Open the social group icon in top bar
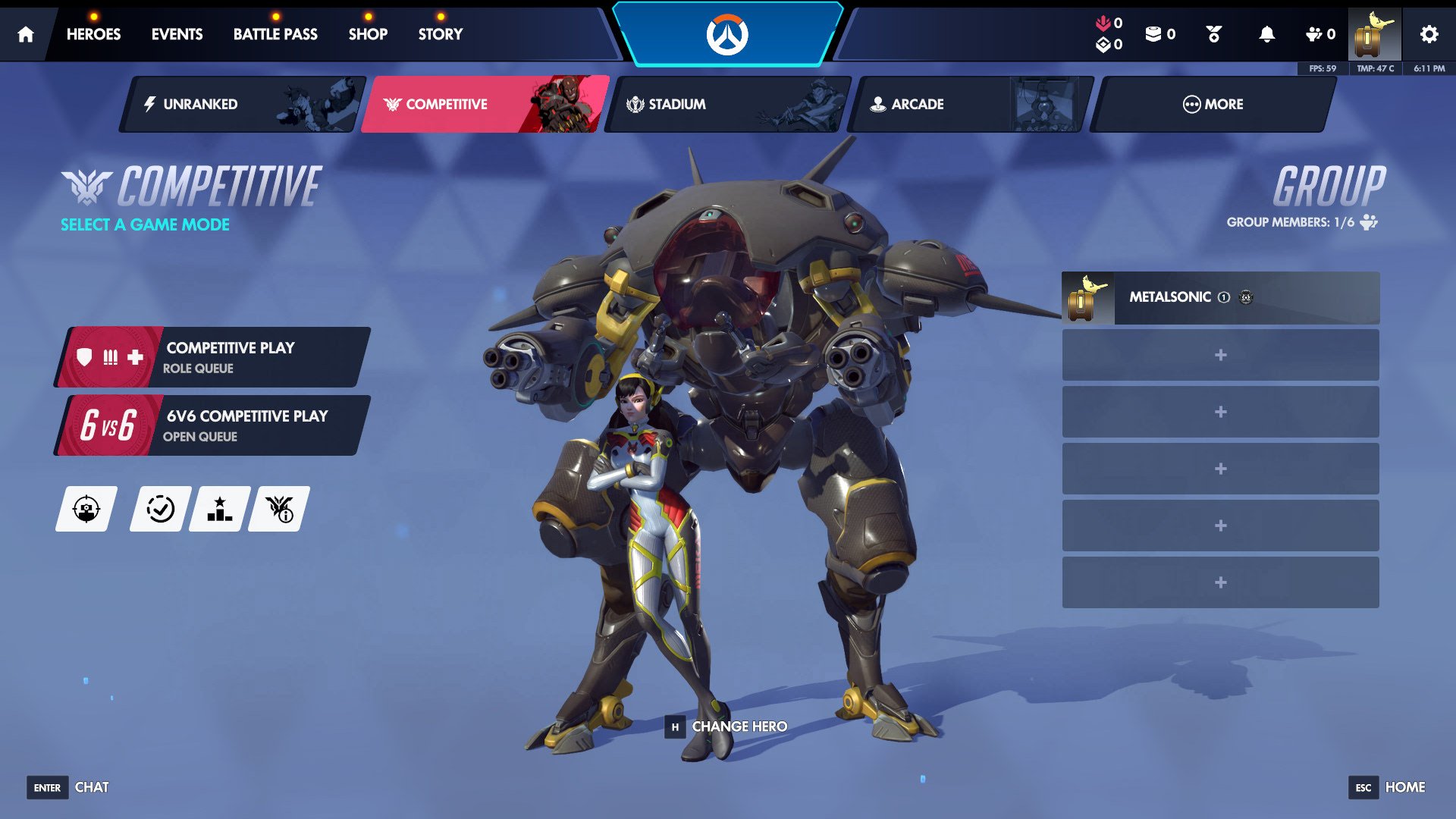 click(1319, 34)
